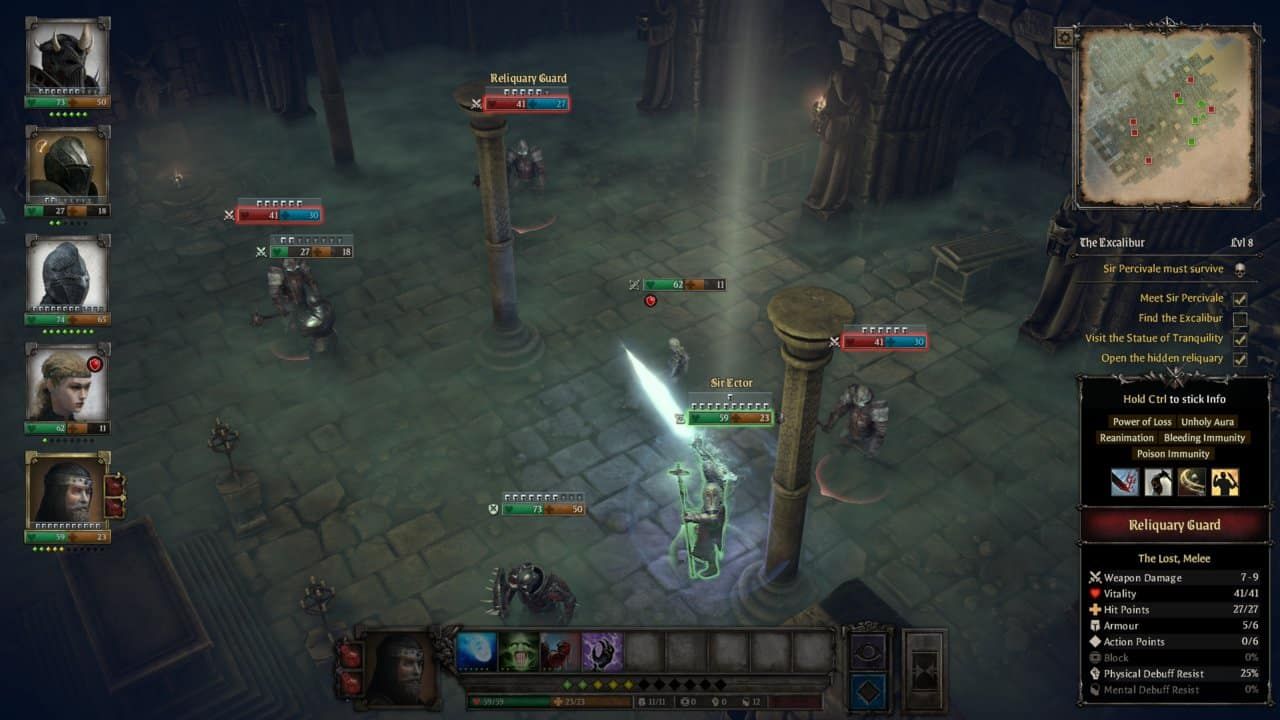This screenshot has height=720, width=1280.
Task: Inspect the Unholy Aura trait tag
Action: click(x=1207, y=422)
